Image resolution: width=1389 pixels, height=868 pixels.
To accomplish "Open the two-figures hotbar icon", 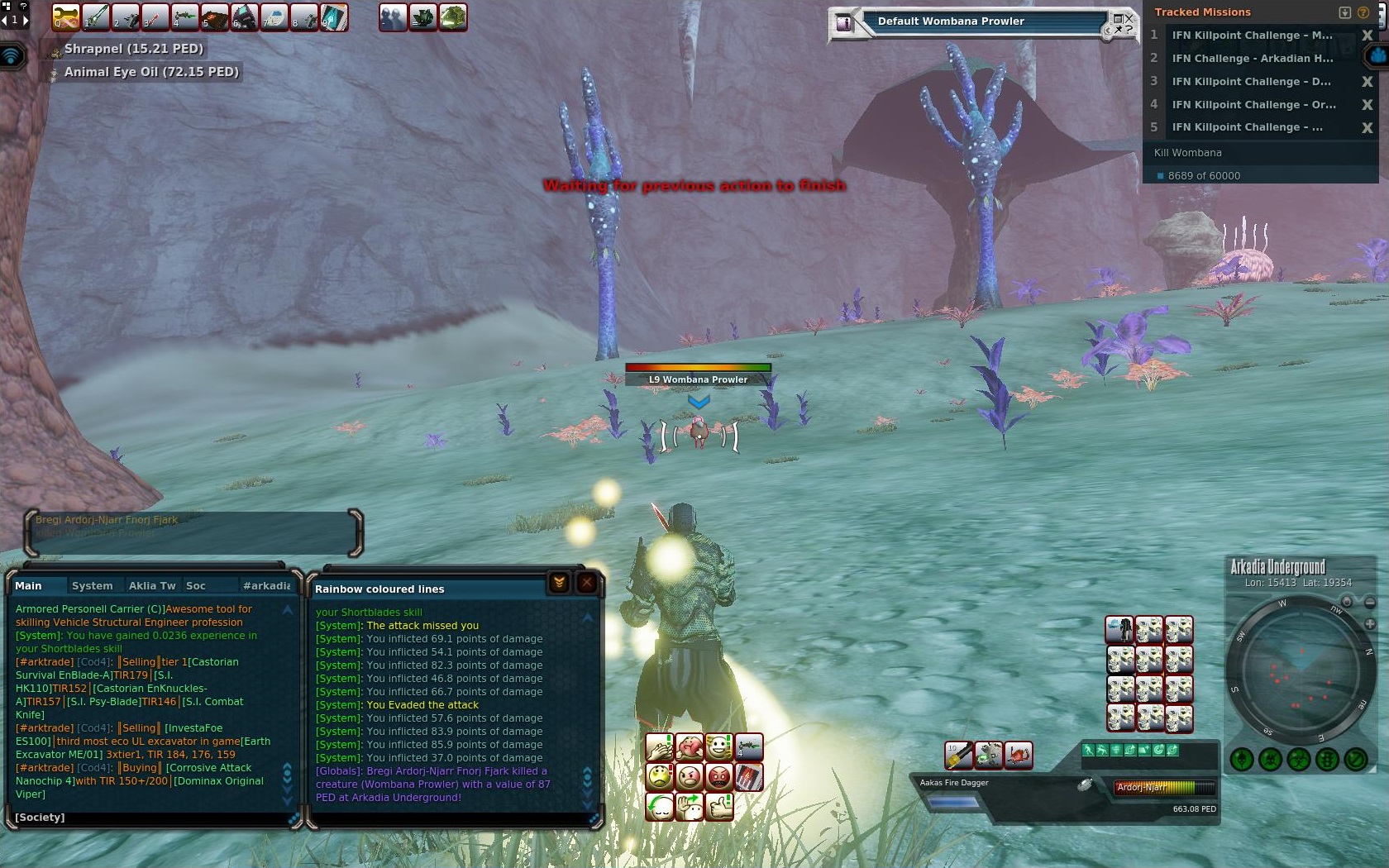I will click(x=393, y=17).
